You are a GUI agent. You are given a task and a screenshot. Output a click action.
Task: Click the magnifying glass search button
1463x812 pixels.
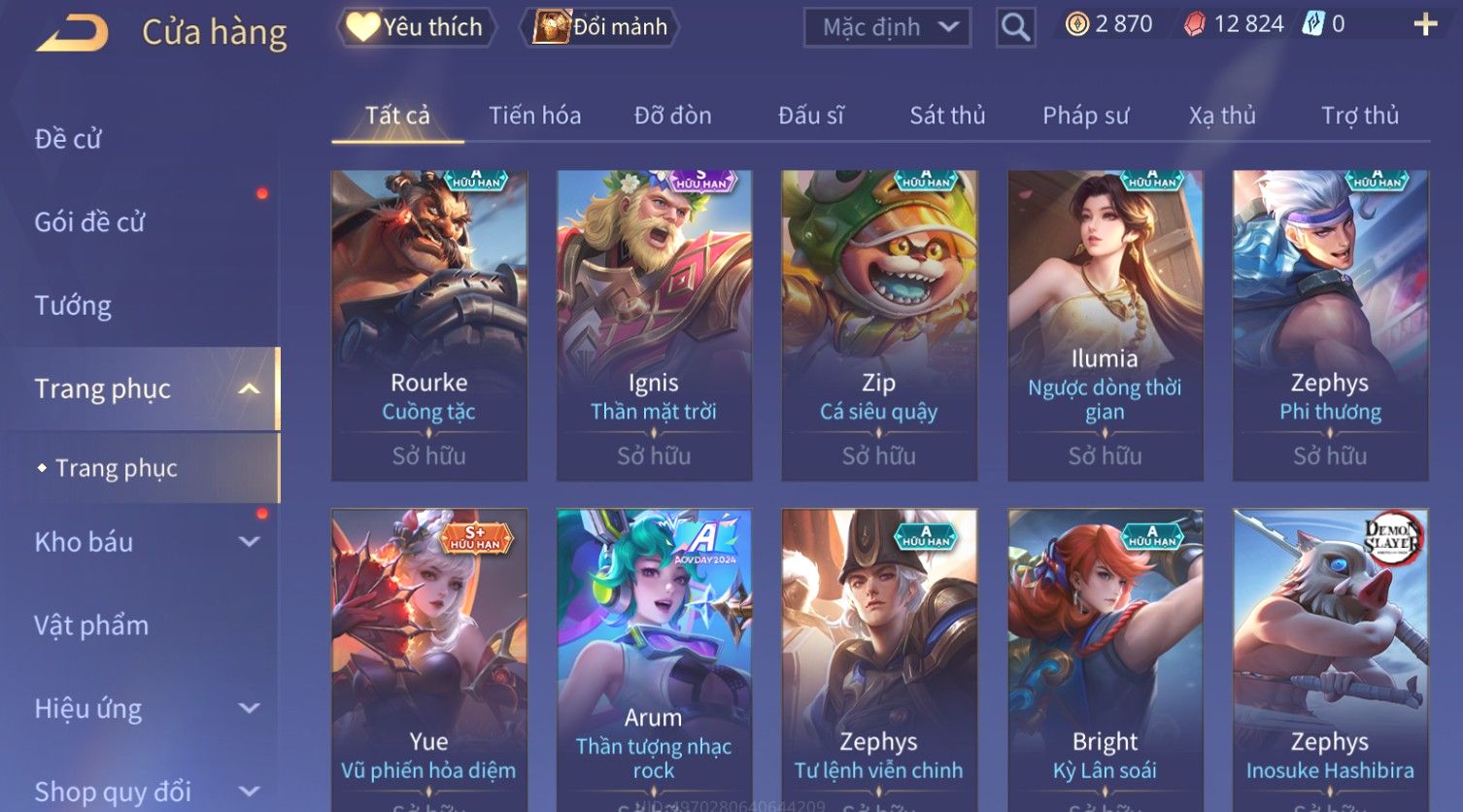point(1015,27)
